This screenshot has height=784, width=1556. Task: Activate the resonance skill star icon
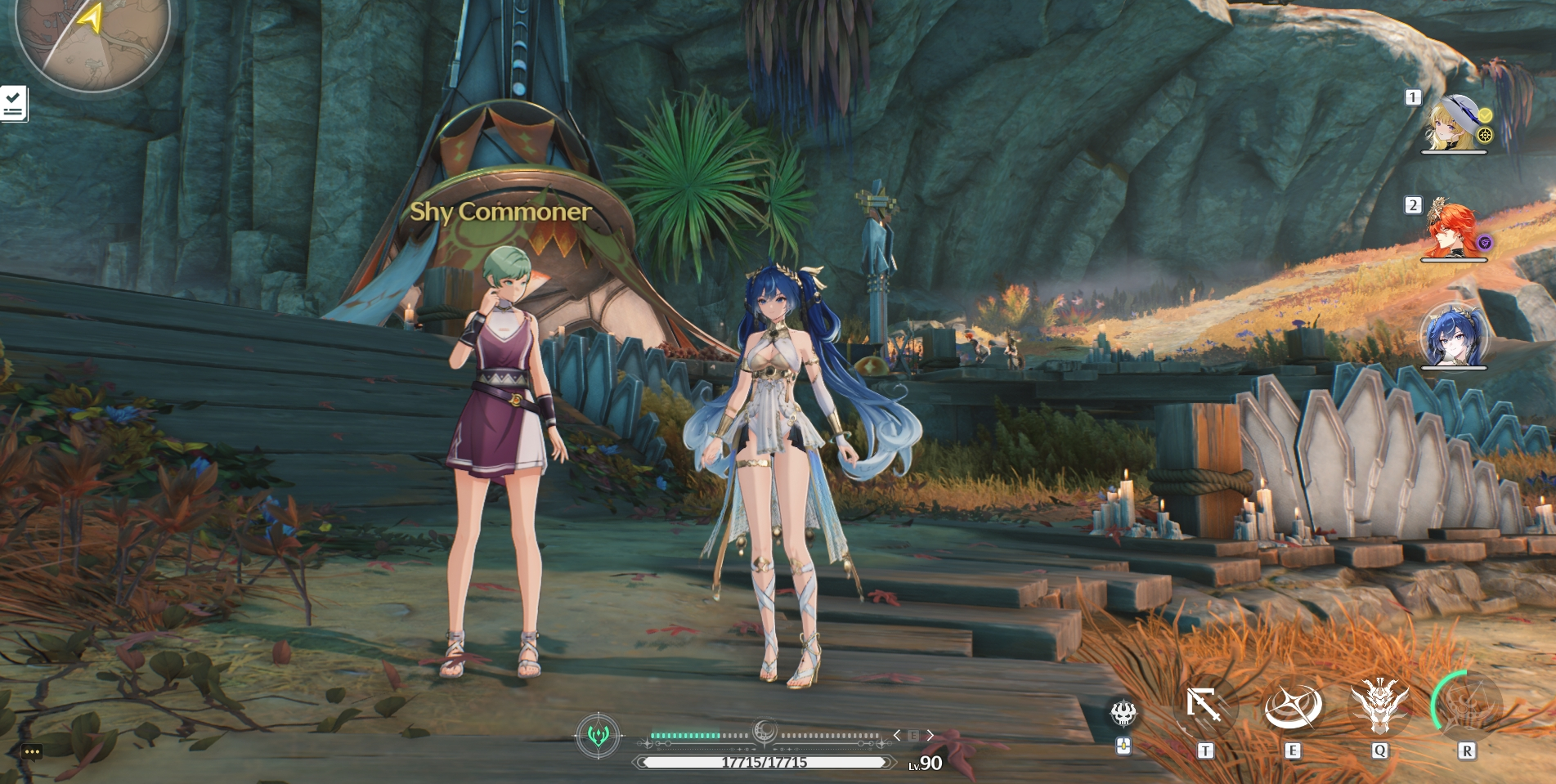1293,705
